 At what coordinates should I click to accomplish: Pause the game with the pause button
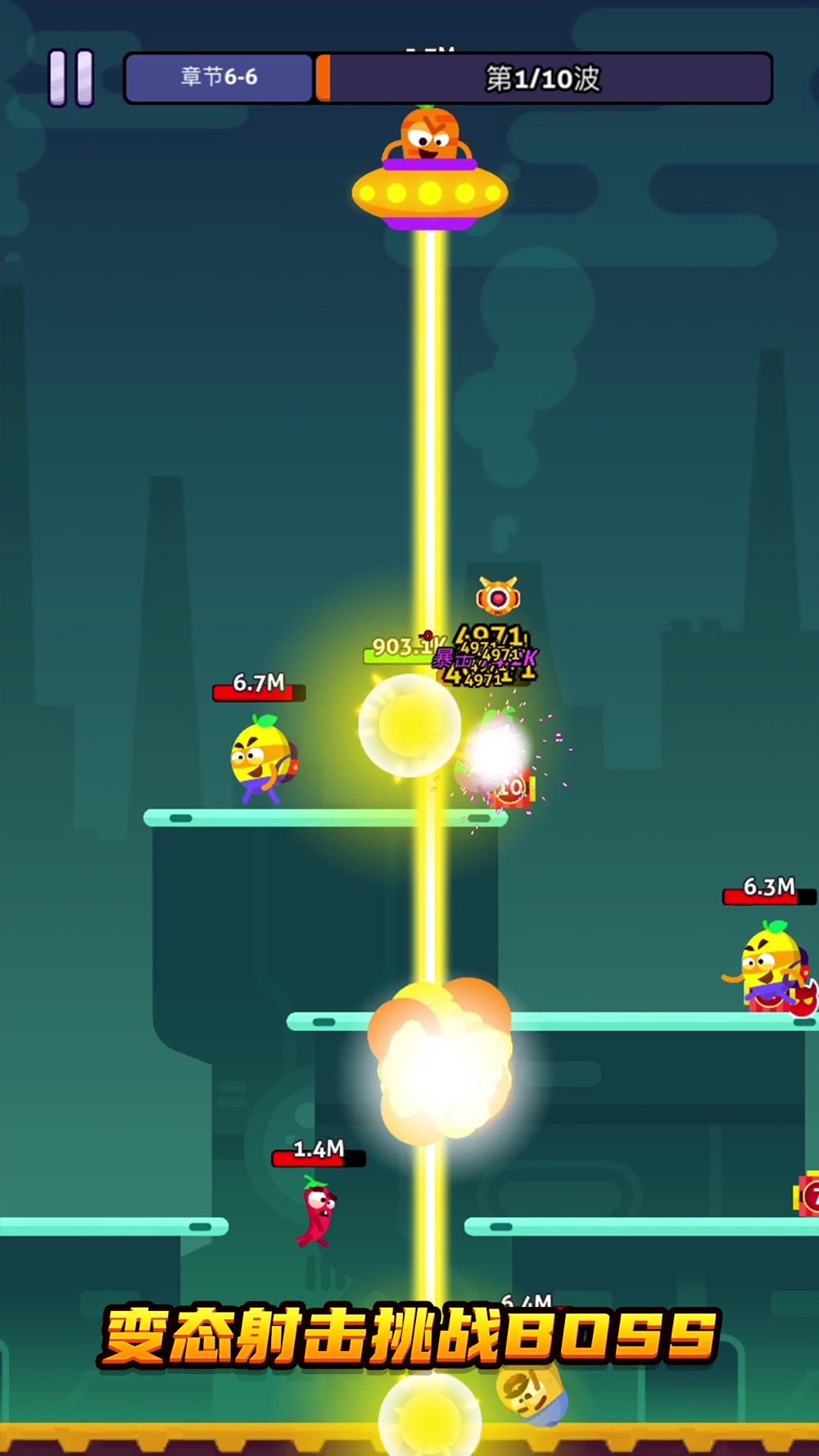pyautogui.click(x=71, y=79)
